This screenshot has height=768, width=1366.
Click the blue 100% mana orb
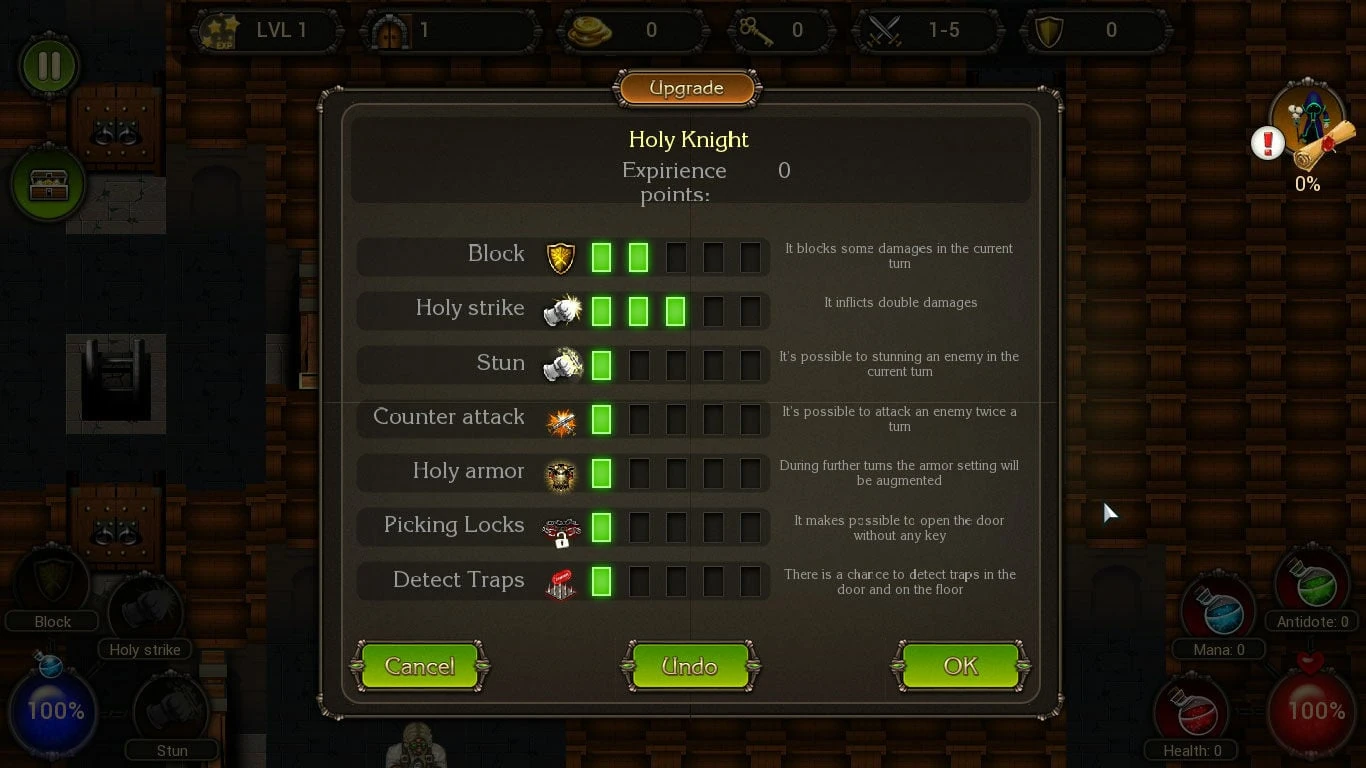pyautogui.click(x=55, y=710)
